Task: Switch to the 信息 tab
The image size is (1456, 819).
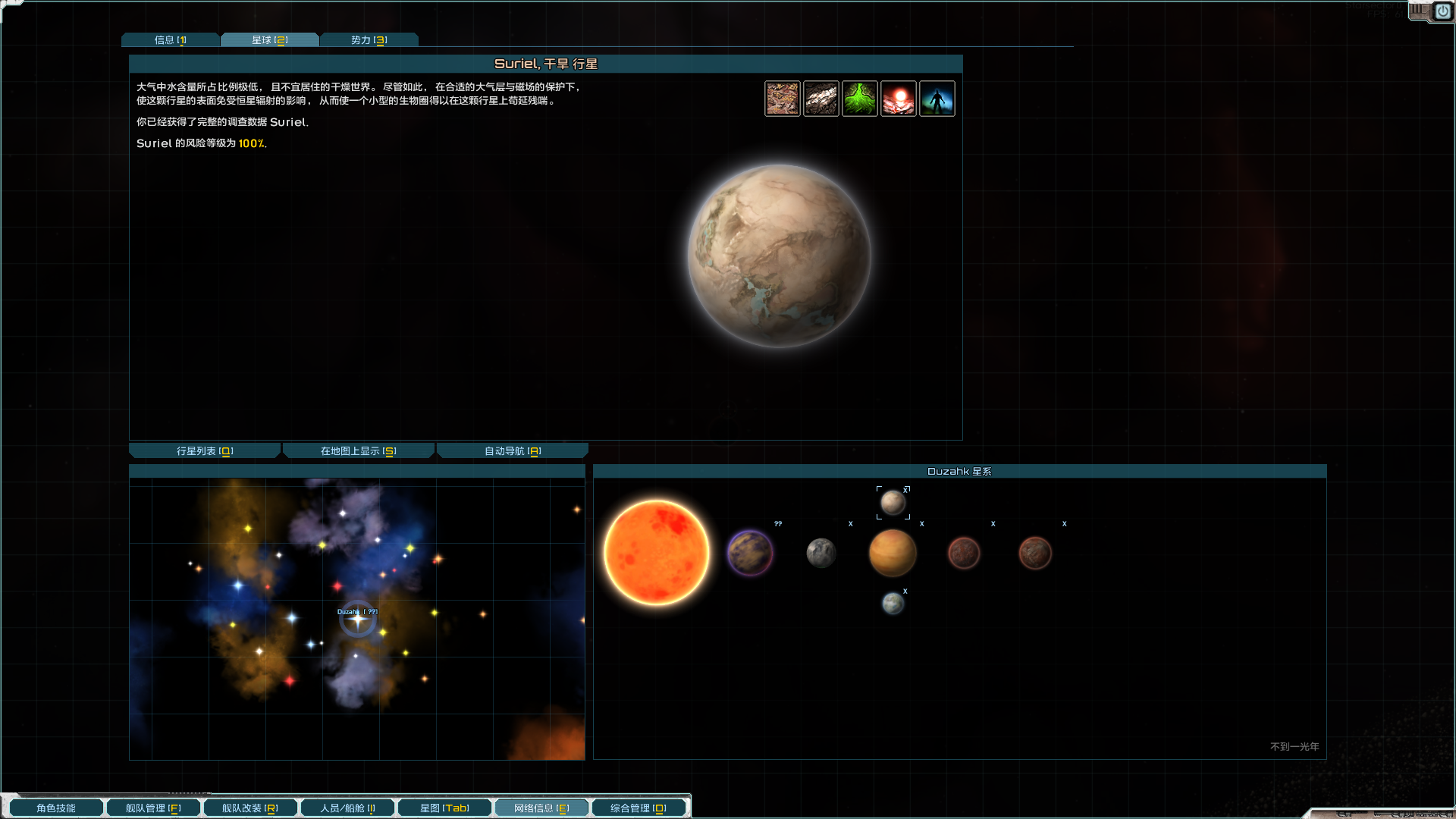Action: point(170,40)
